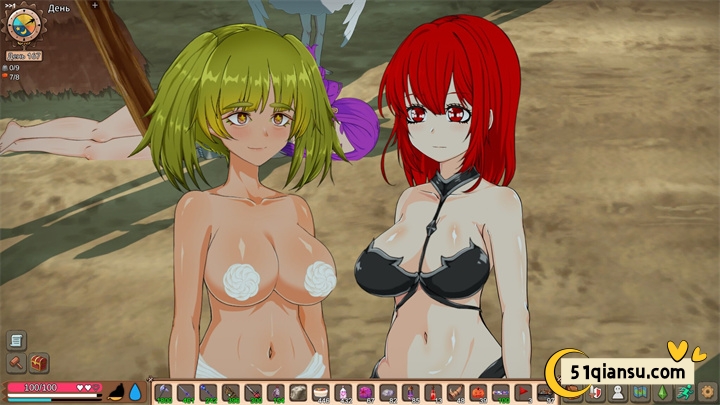Select the running green figure icon
Viewport: 720px width, 405px height.
pyautogui.click(x=685, y=392)
